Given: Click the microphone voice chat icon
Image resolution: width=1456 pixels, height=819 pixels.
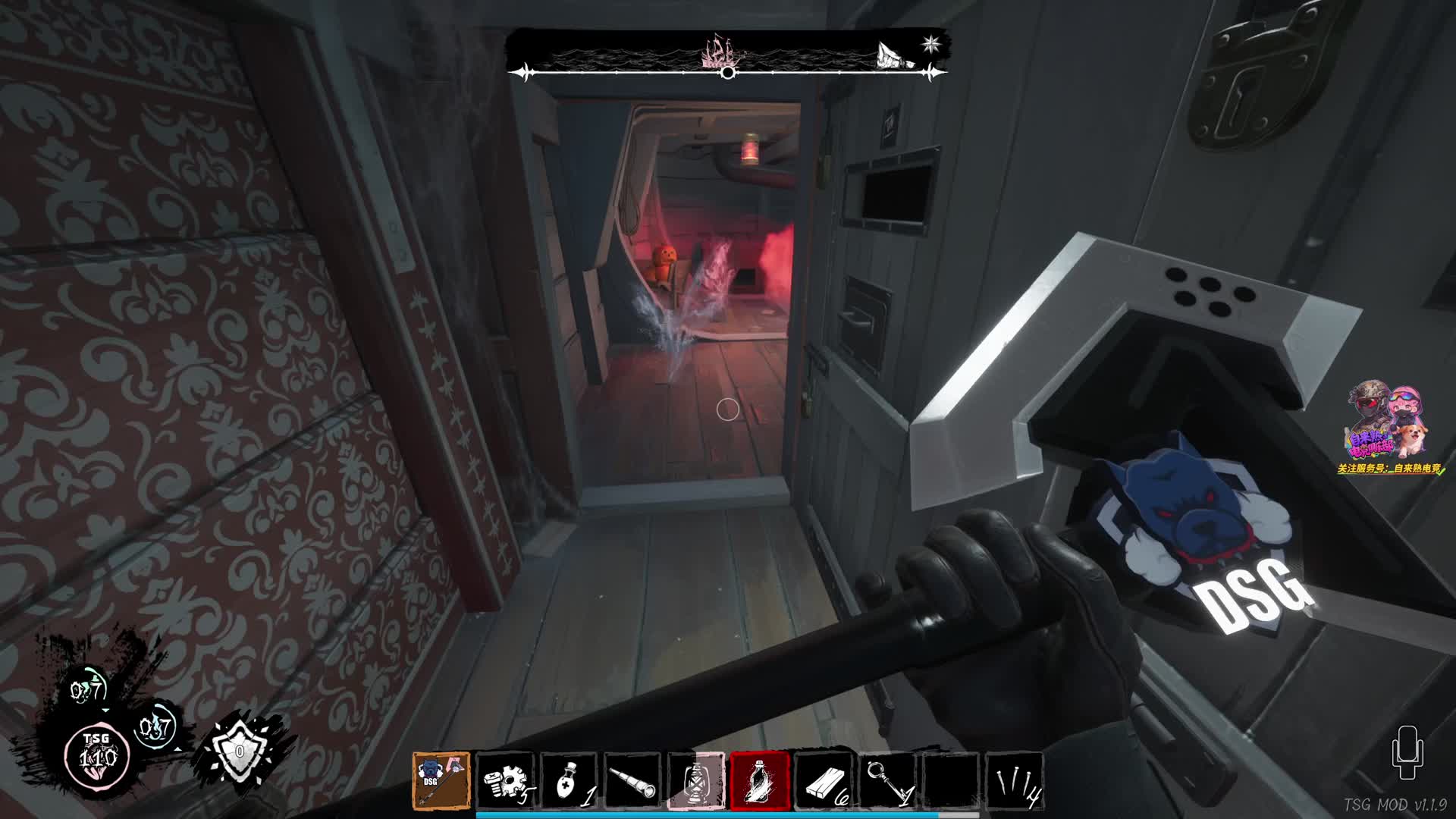Looking at the screenshot, I should (1407, 752).
